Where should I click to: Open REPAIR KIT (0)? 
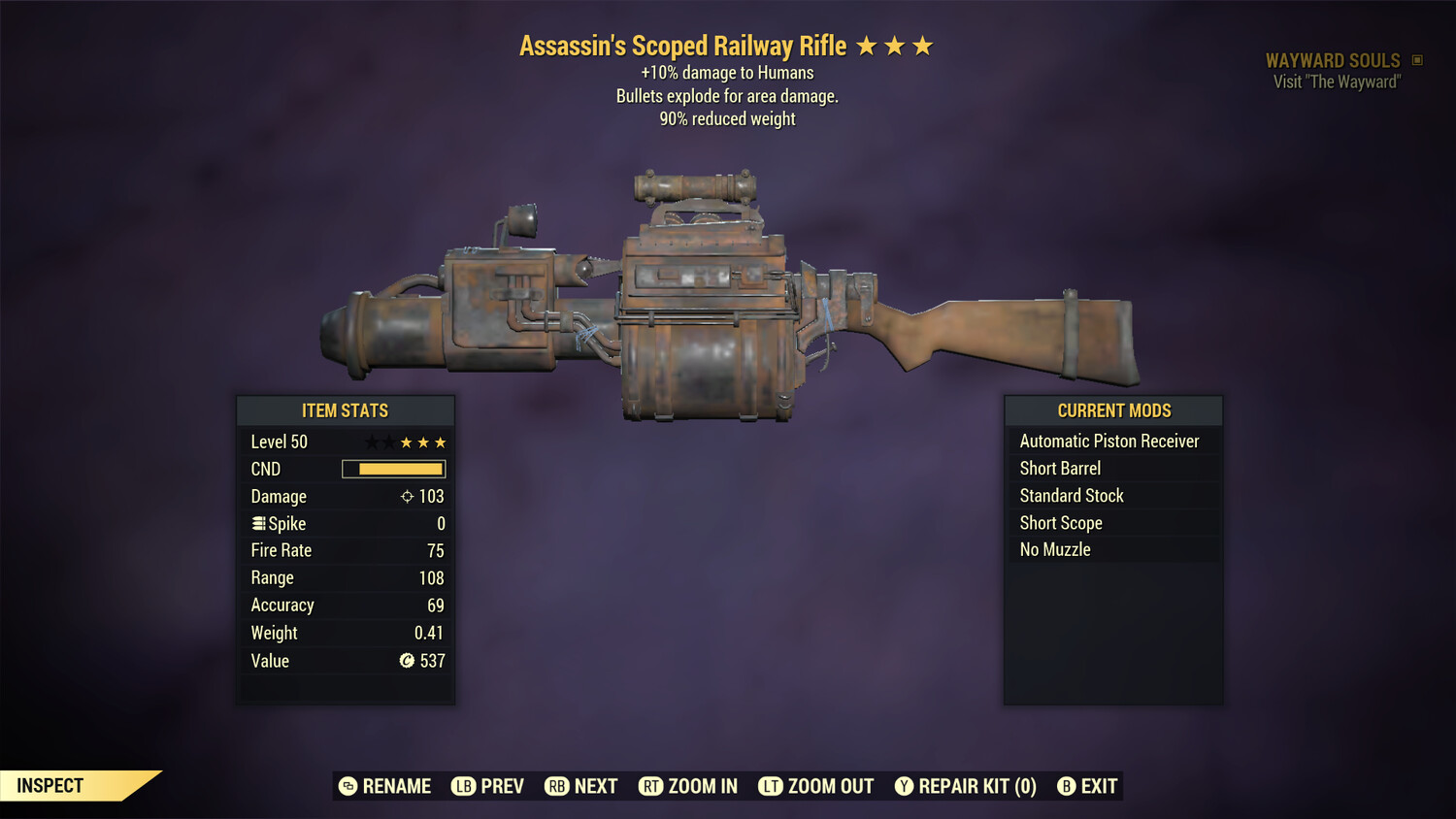tap(975, 786)
